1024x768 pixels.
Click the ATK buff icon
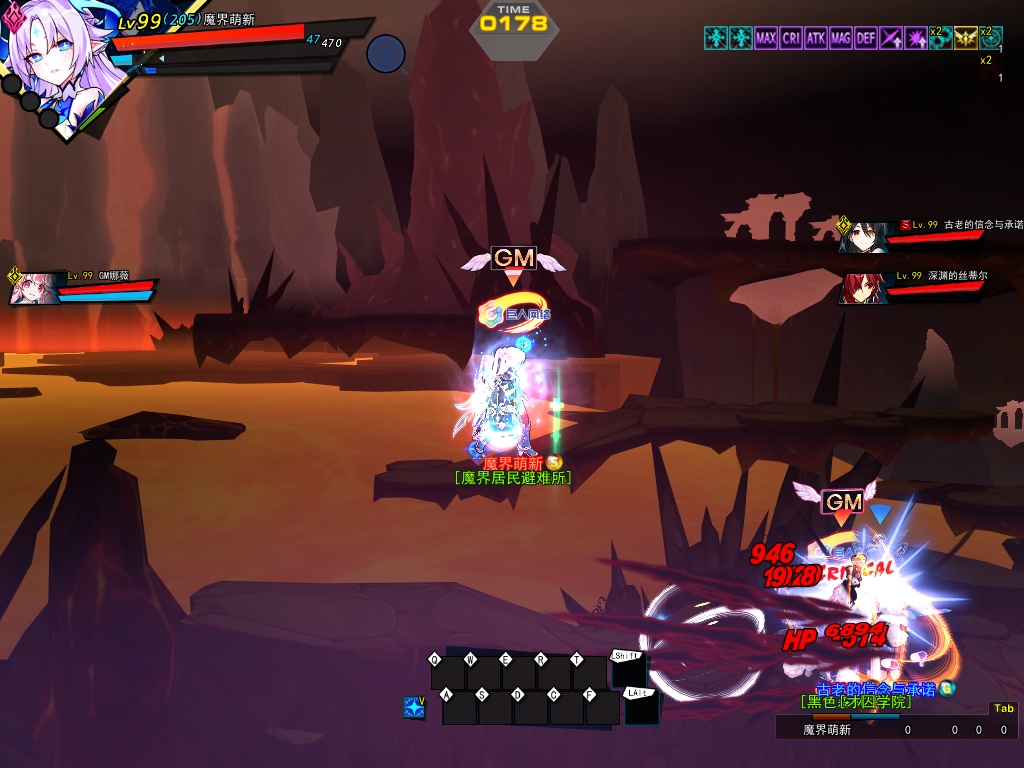click(x=816, y=38)
